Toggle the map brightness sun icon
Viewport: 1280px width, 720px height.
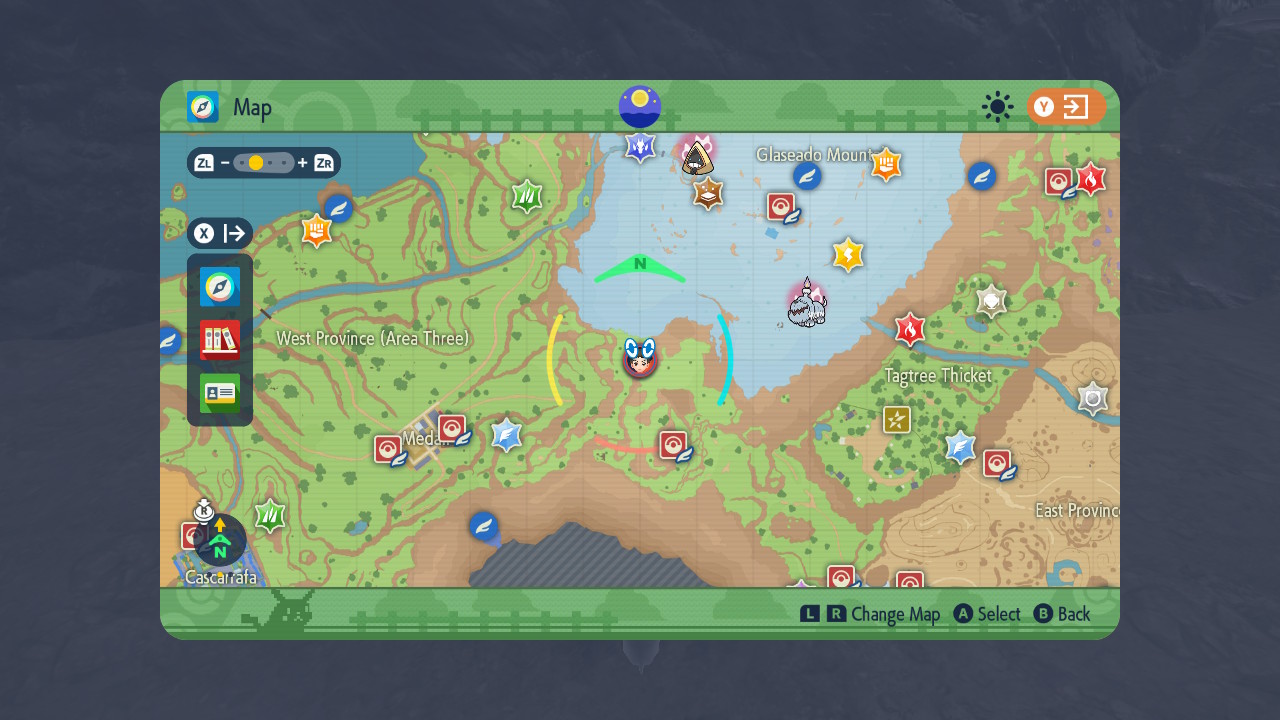[x=997, y=107]
